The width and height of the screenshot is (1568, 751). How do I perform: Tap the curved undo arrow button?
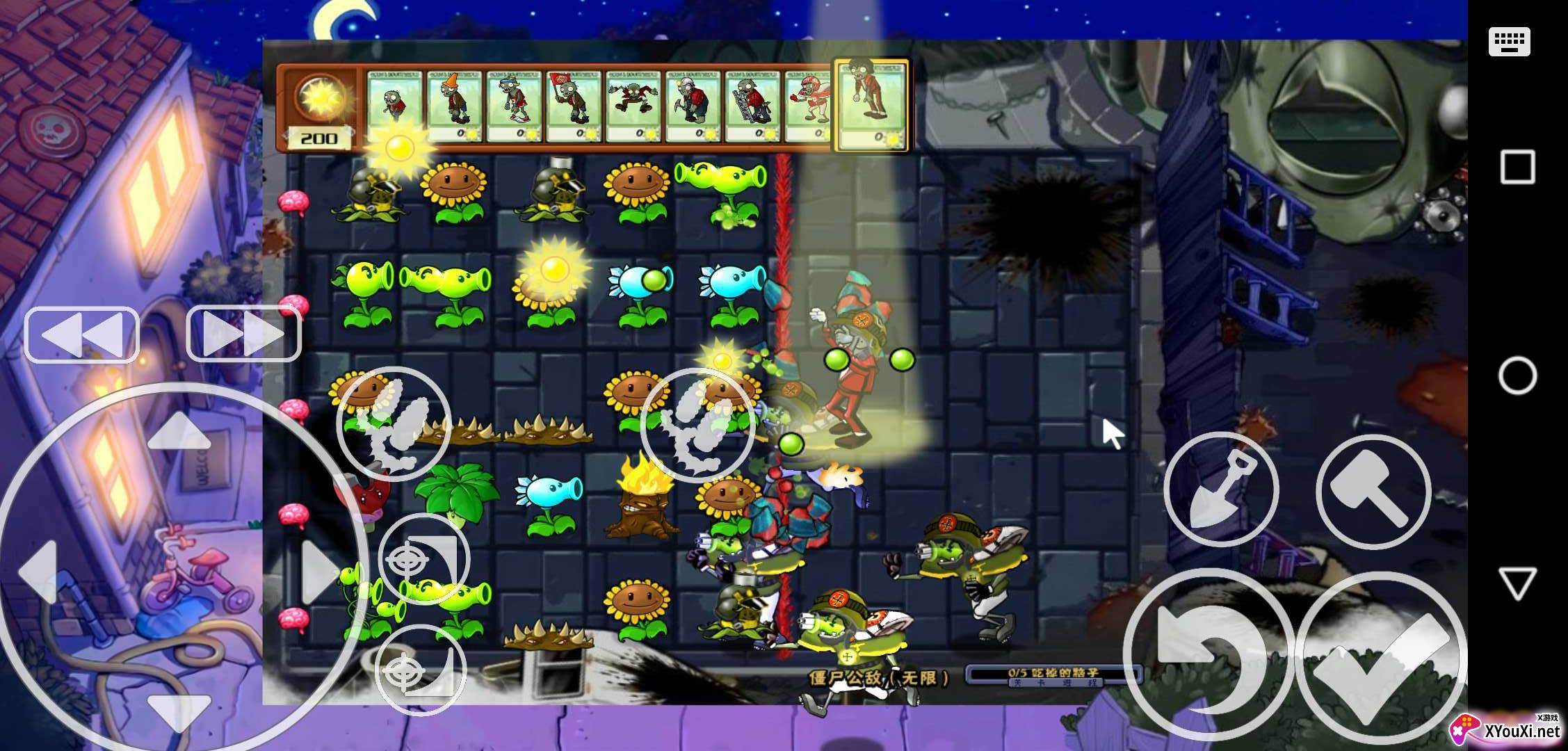(x=1207, y=655)
